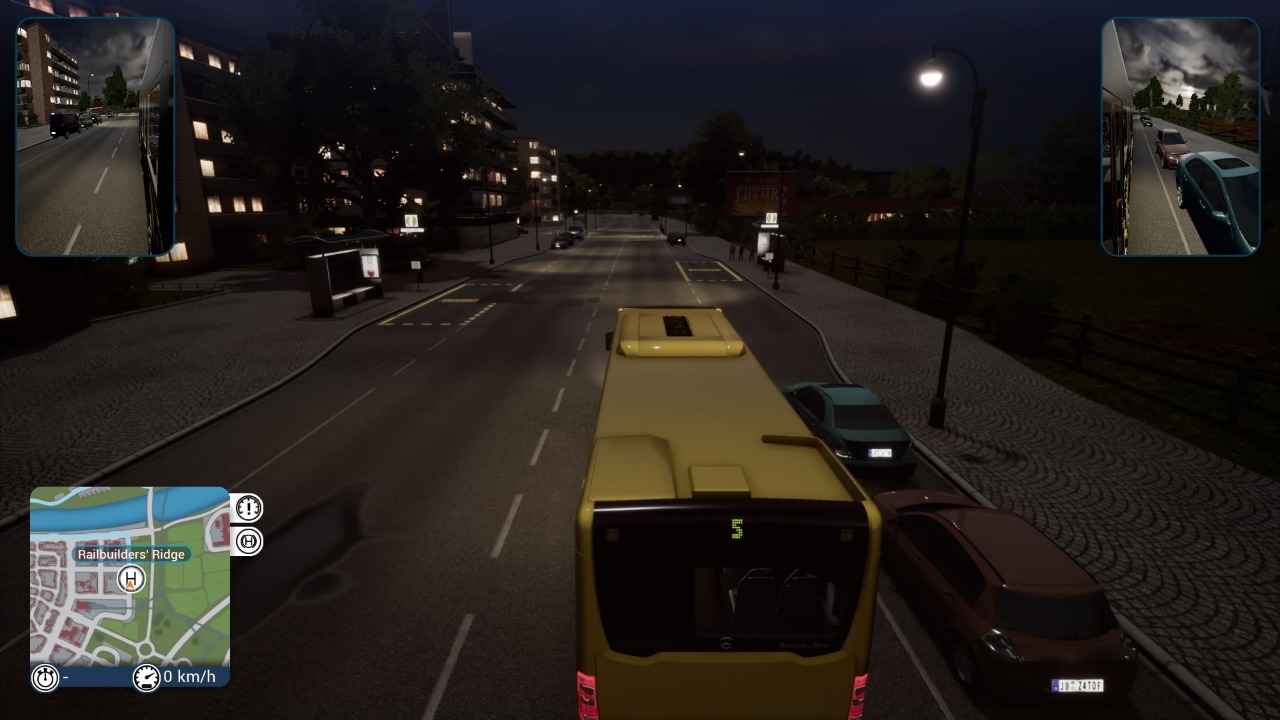1280x720 pixels.
Task: Select the Railbuilders' Ridge district label
Action: (x=131, y=554)
